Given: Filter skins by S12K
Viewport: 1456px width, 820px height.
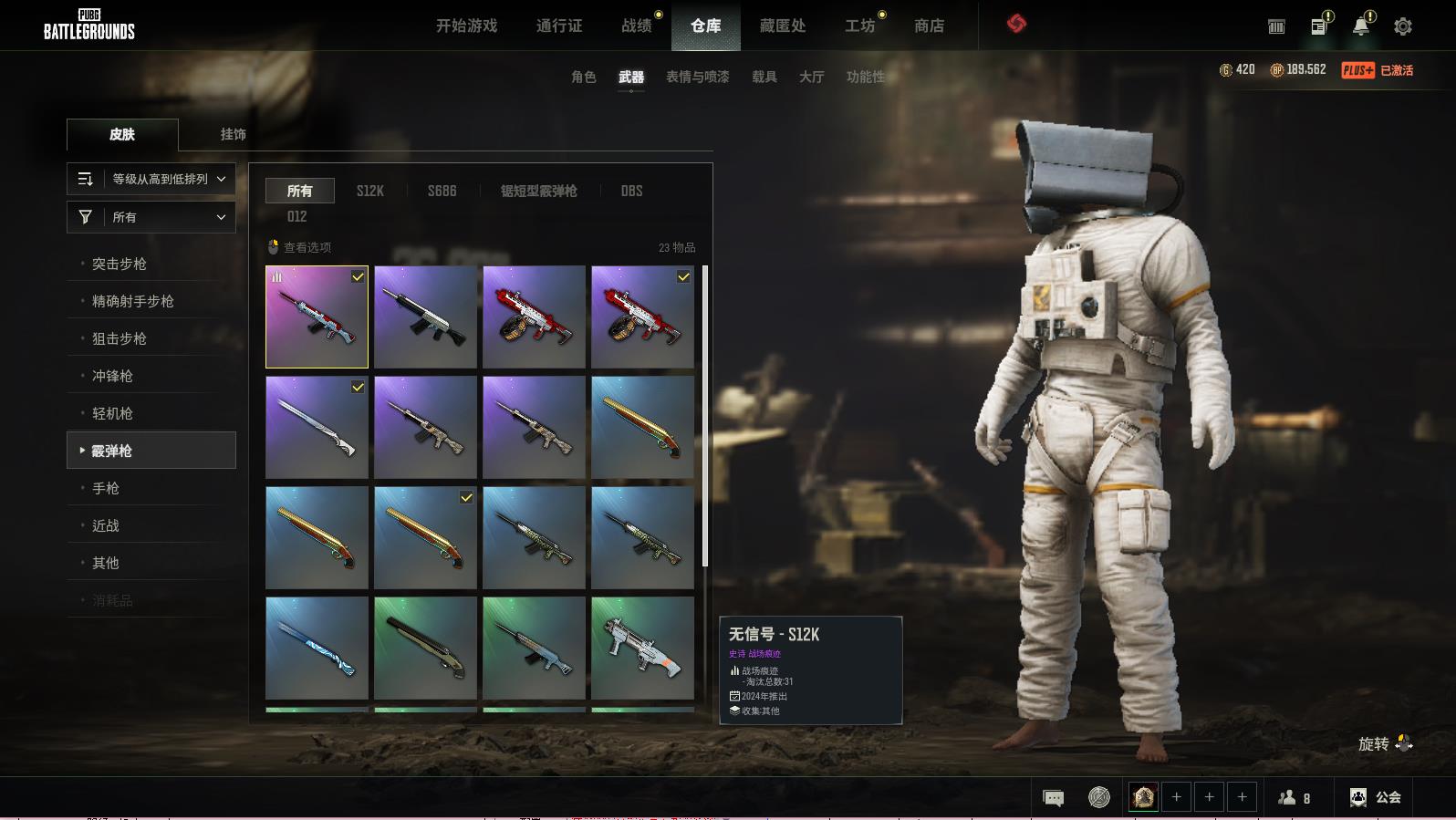Looking at the screenshot, I should (x=369, y=191).
